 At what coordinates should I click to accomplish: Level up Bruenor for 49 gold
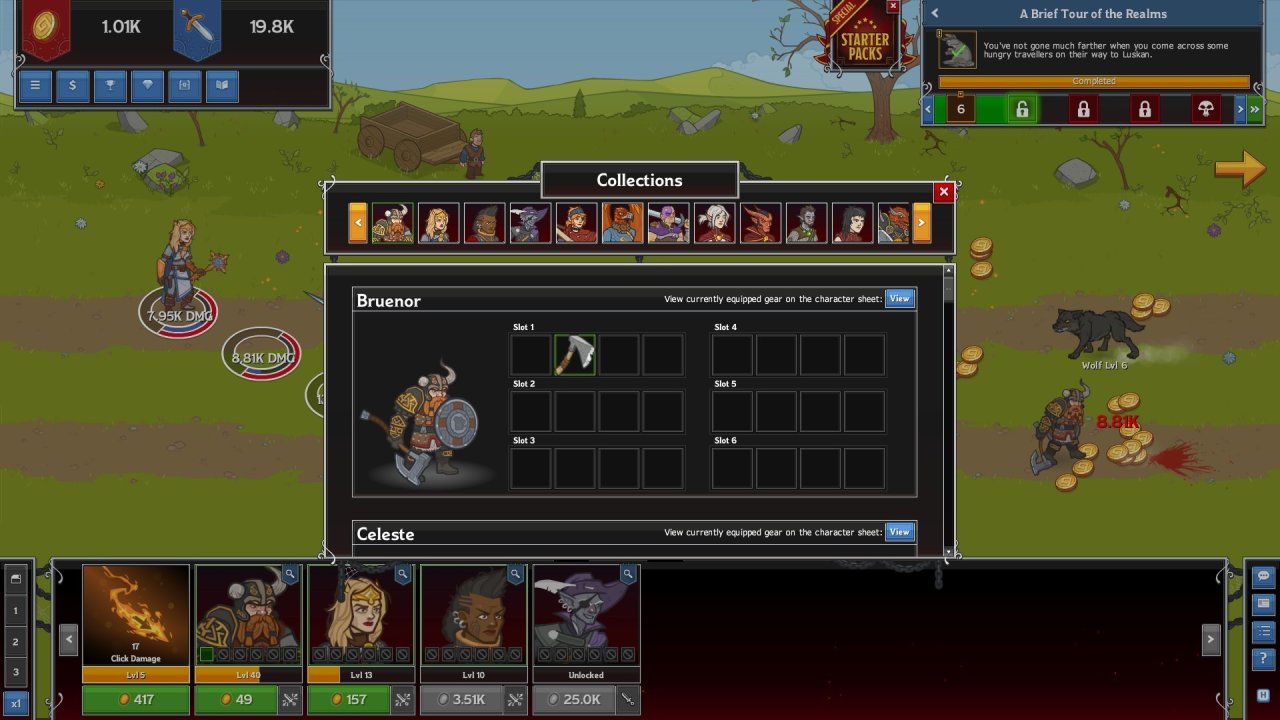pos(236,699)
